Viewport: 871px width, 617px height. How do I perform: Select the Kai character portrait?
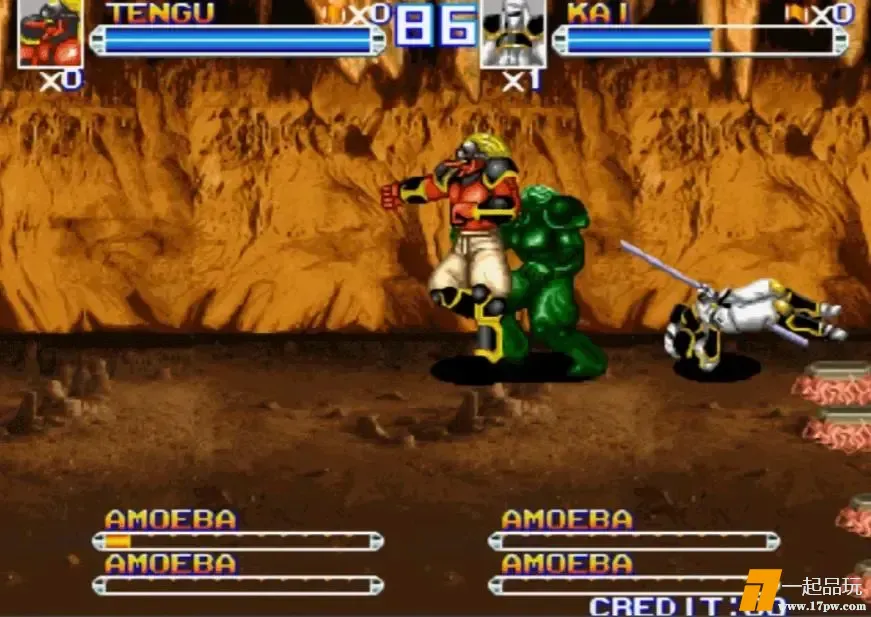(513, 32)
